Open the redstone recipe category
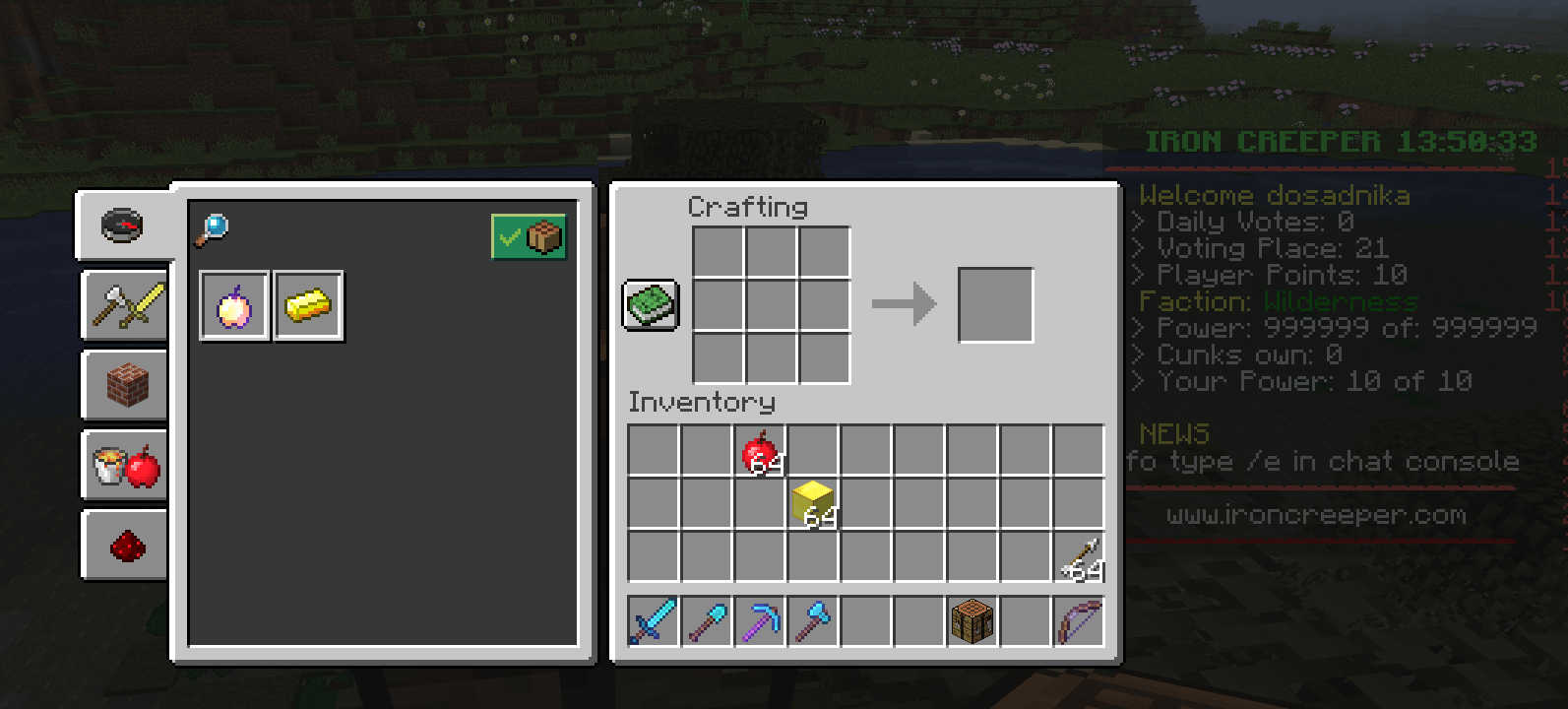Image resolution: width=1568 pixels, height=709 pixels. click(x=124, y=545)
